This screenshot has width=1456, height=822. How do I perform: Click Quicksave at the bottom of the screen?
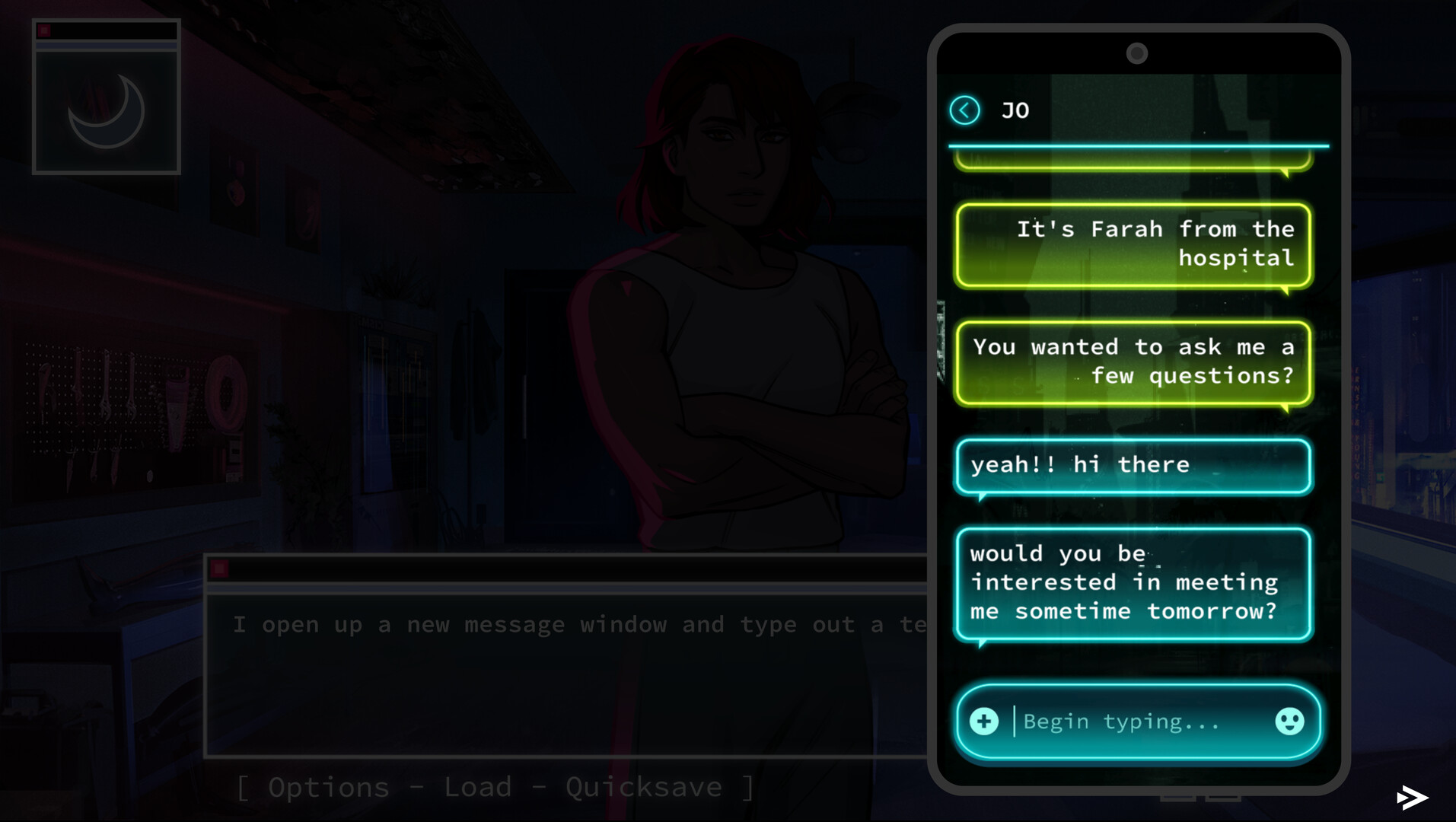click(x=643, y=786)
